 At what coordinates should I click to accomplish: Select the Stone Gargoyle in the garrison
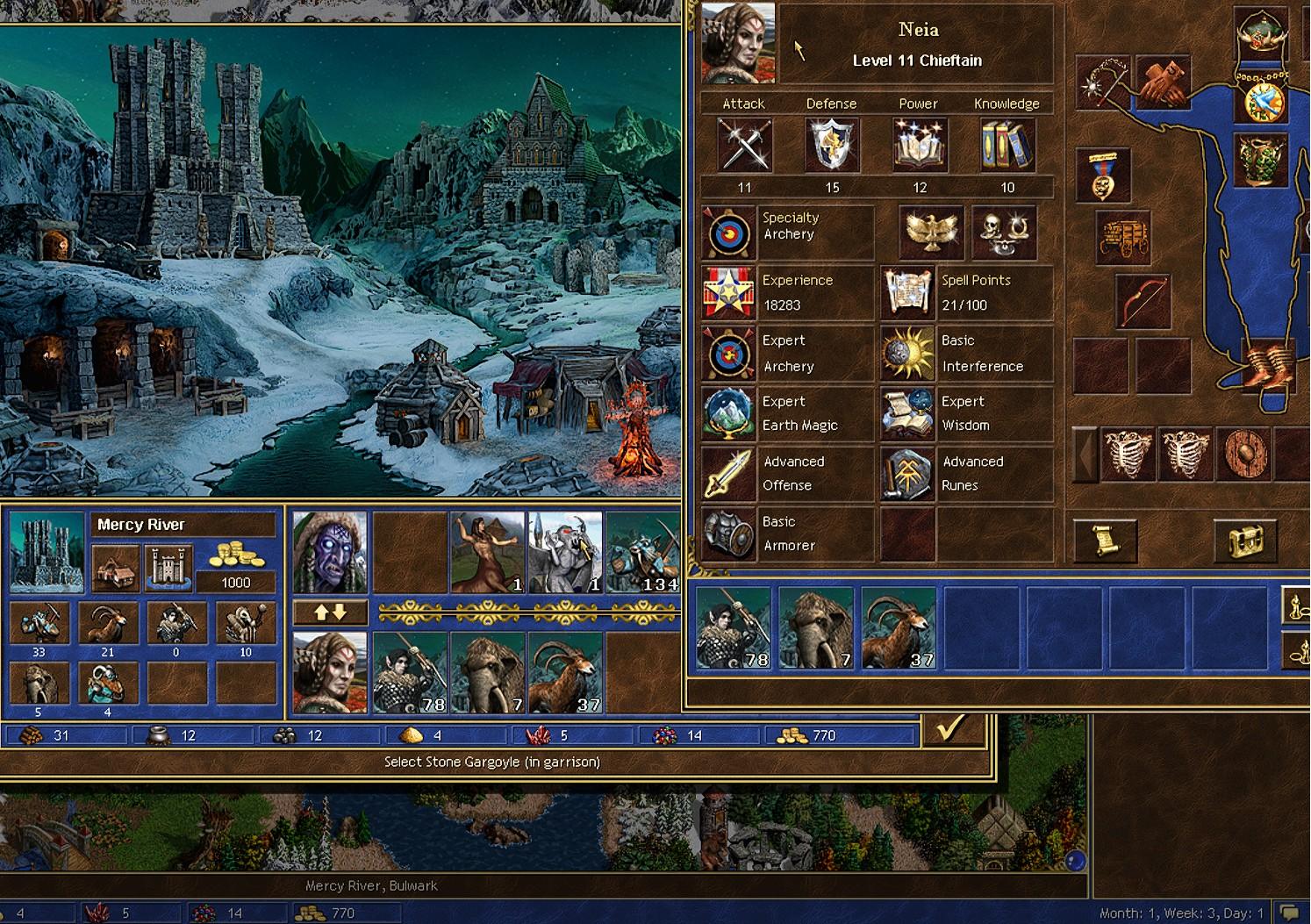(x=564, y=553)
